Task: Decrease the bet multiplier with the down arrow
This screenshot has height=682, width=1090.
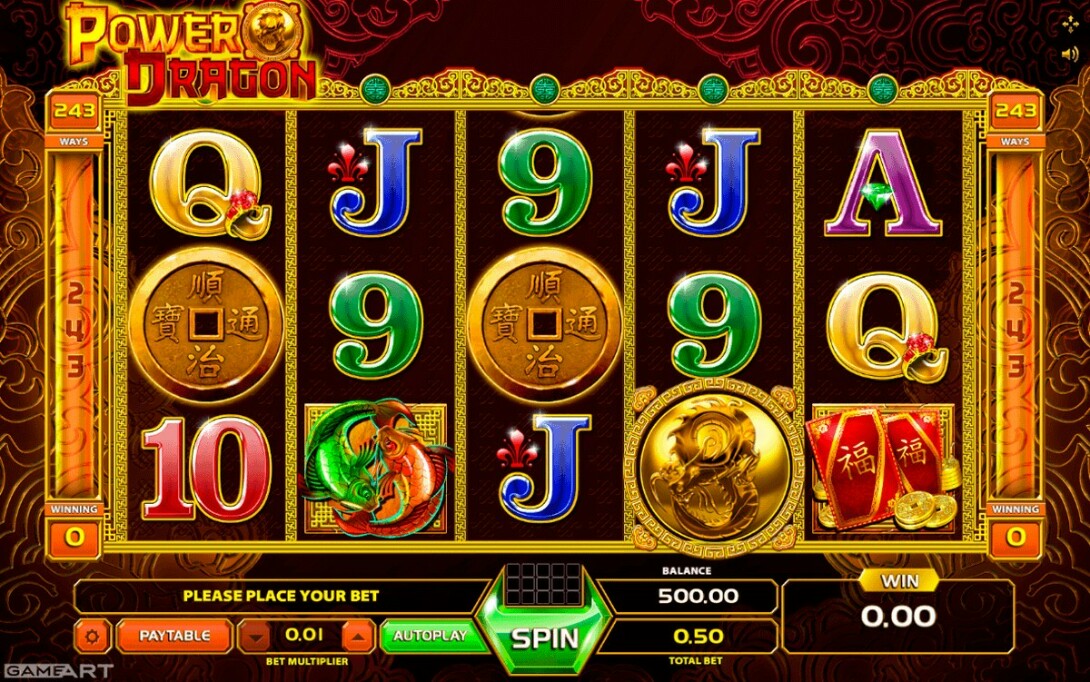Action: click(x=256, y=635)
